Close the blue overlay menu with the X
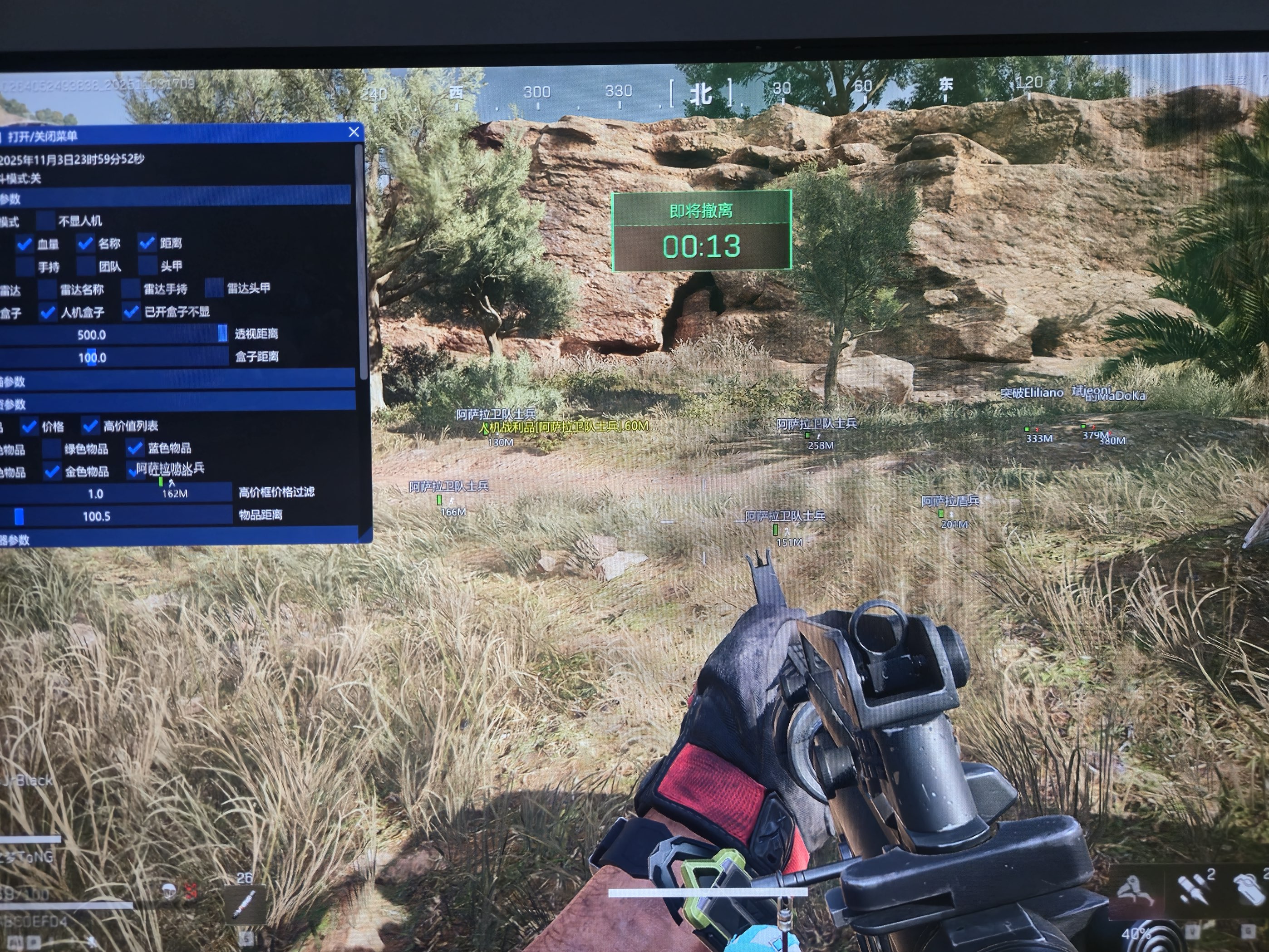Viewport: 1269px width, 952px height. tap(354, 132)
